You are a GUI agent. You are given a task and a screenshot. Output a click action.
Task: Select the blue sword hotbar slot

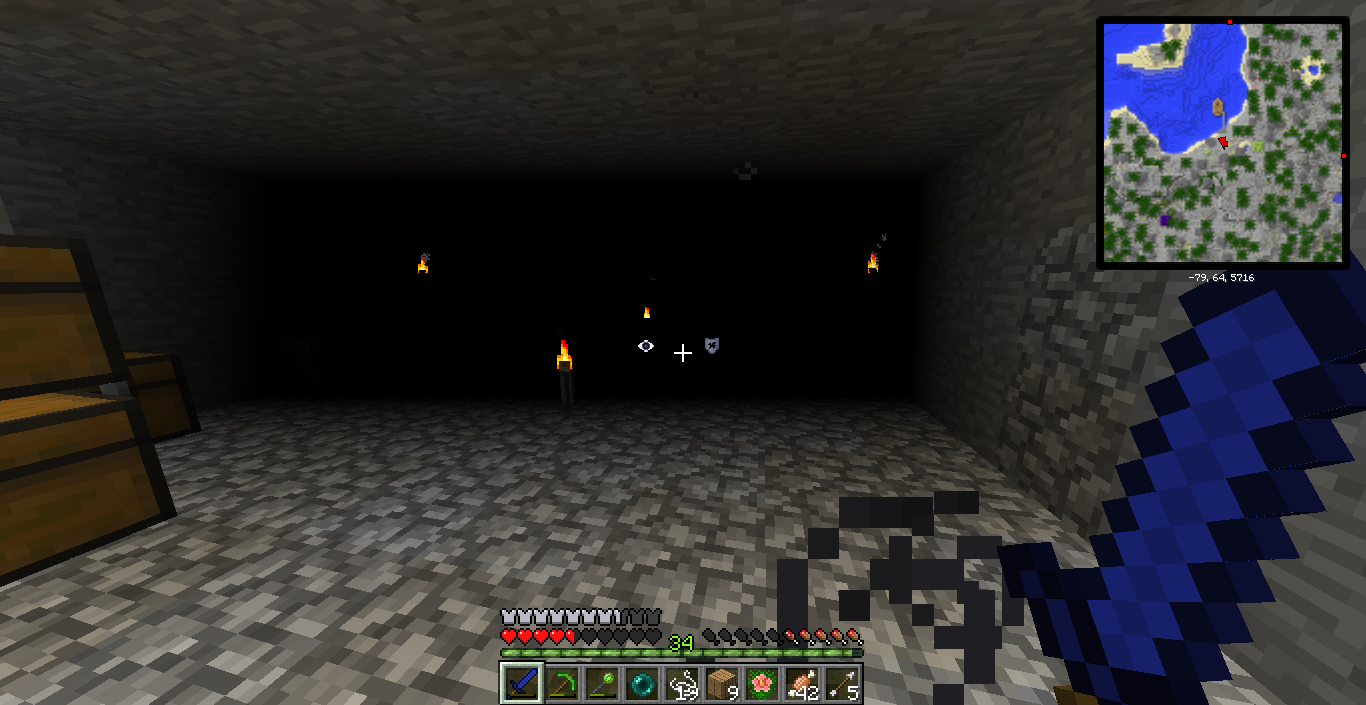(521, 684)
